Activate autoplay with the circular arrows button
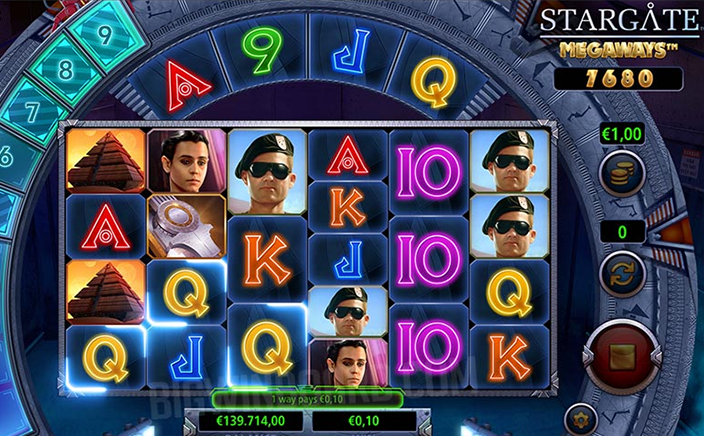 click(621, 273)
